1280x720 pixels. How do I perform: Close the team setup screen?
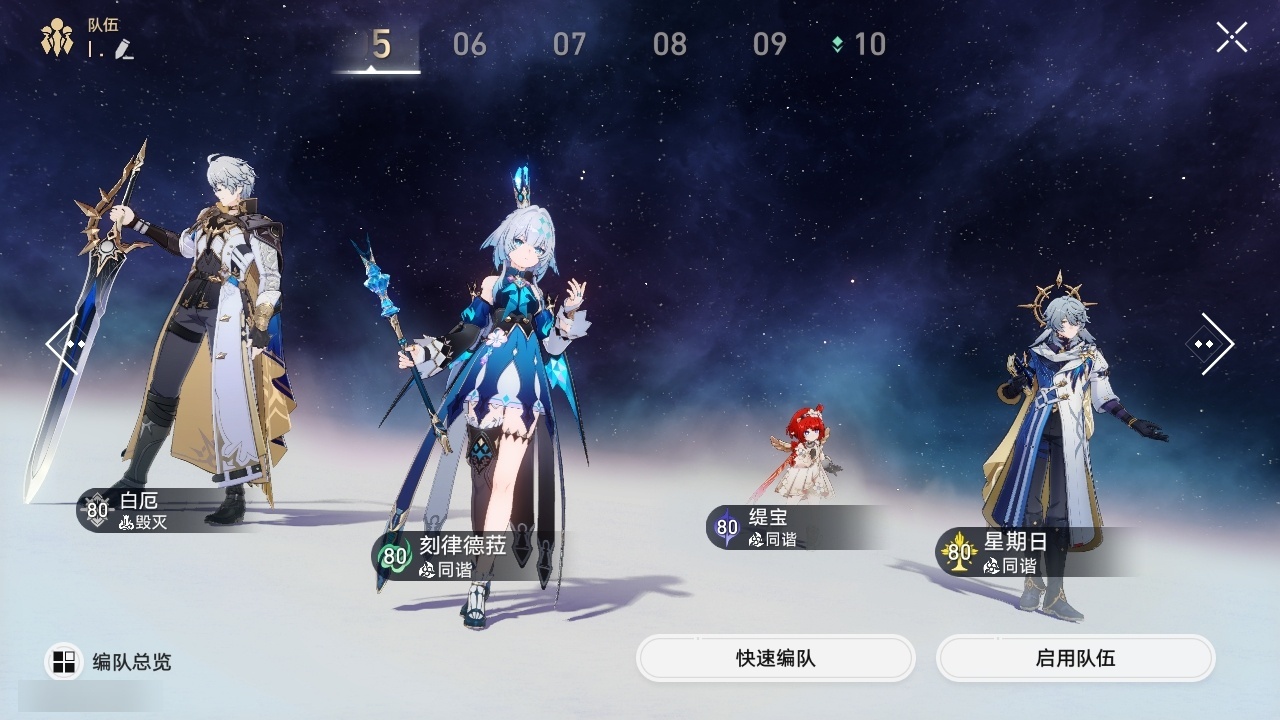click(1231, 38)
